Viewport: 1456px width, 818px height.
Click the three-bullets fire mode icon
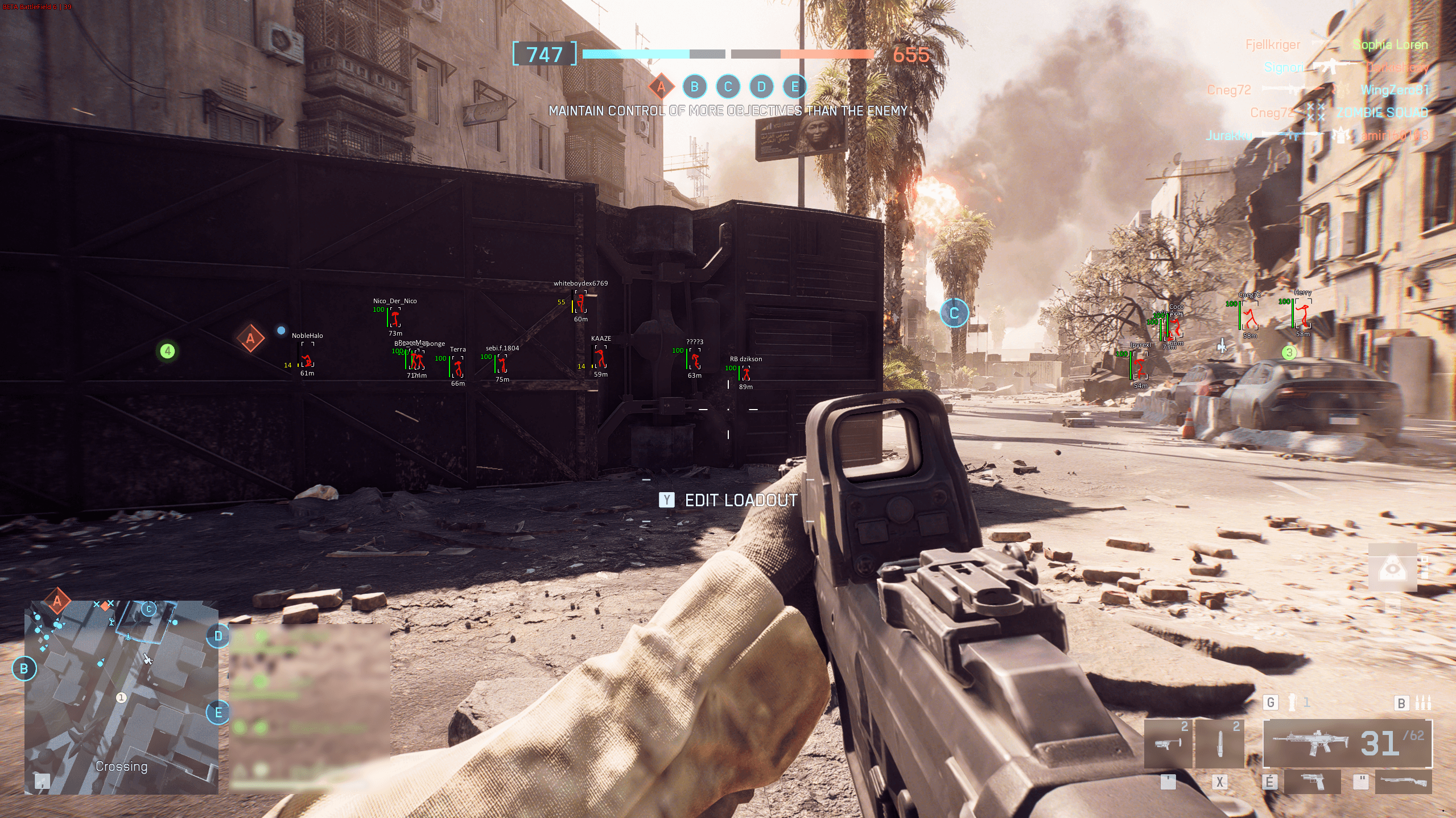tap(1422, 703)
